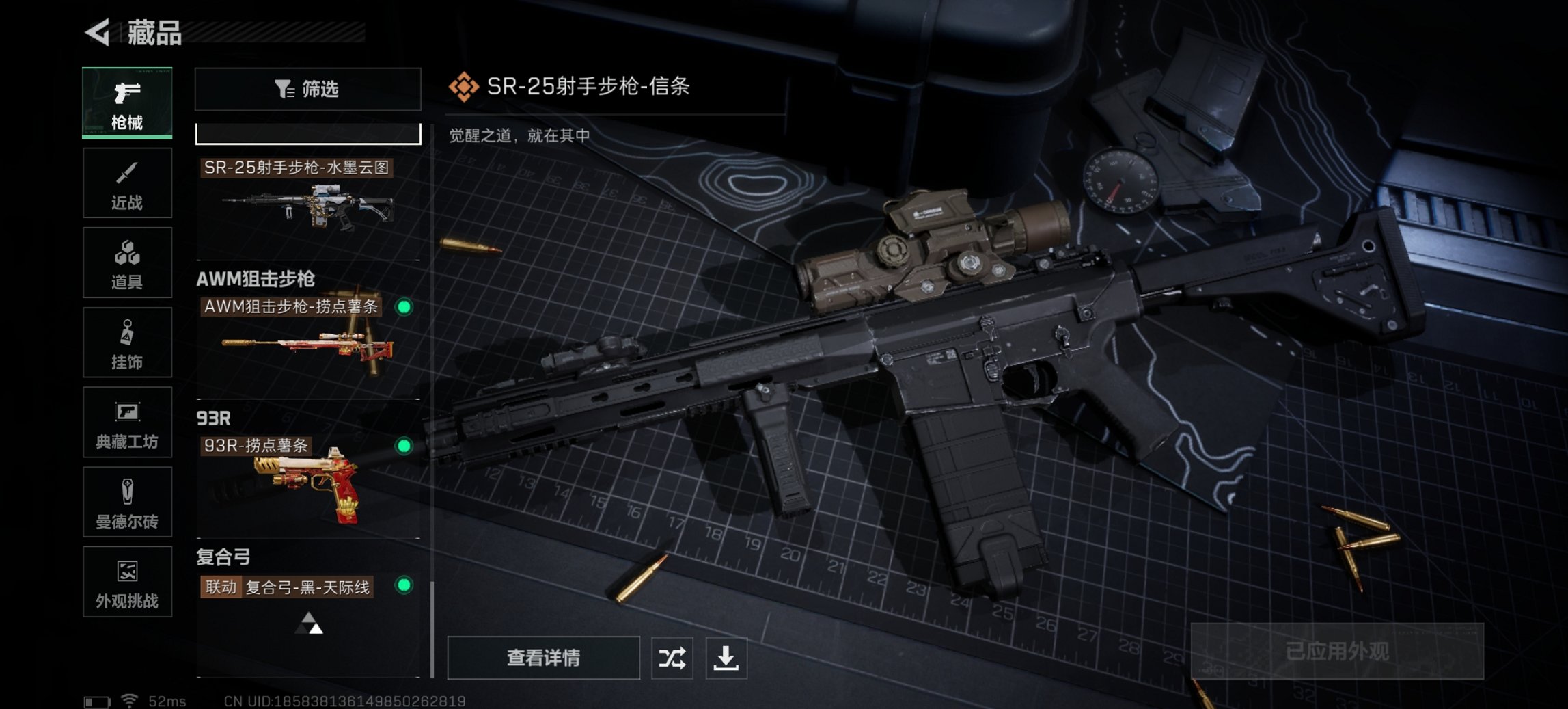Collapse the AWM狙击步枪 weapon group
The image size is (1568, 709).
point(255,278)
